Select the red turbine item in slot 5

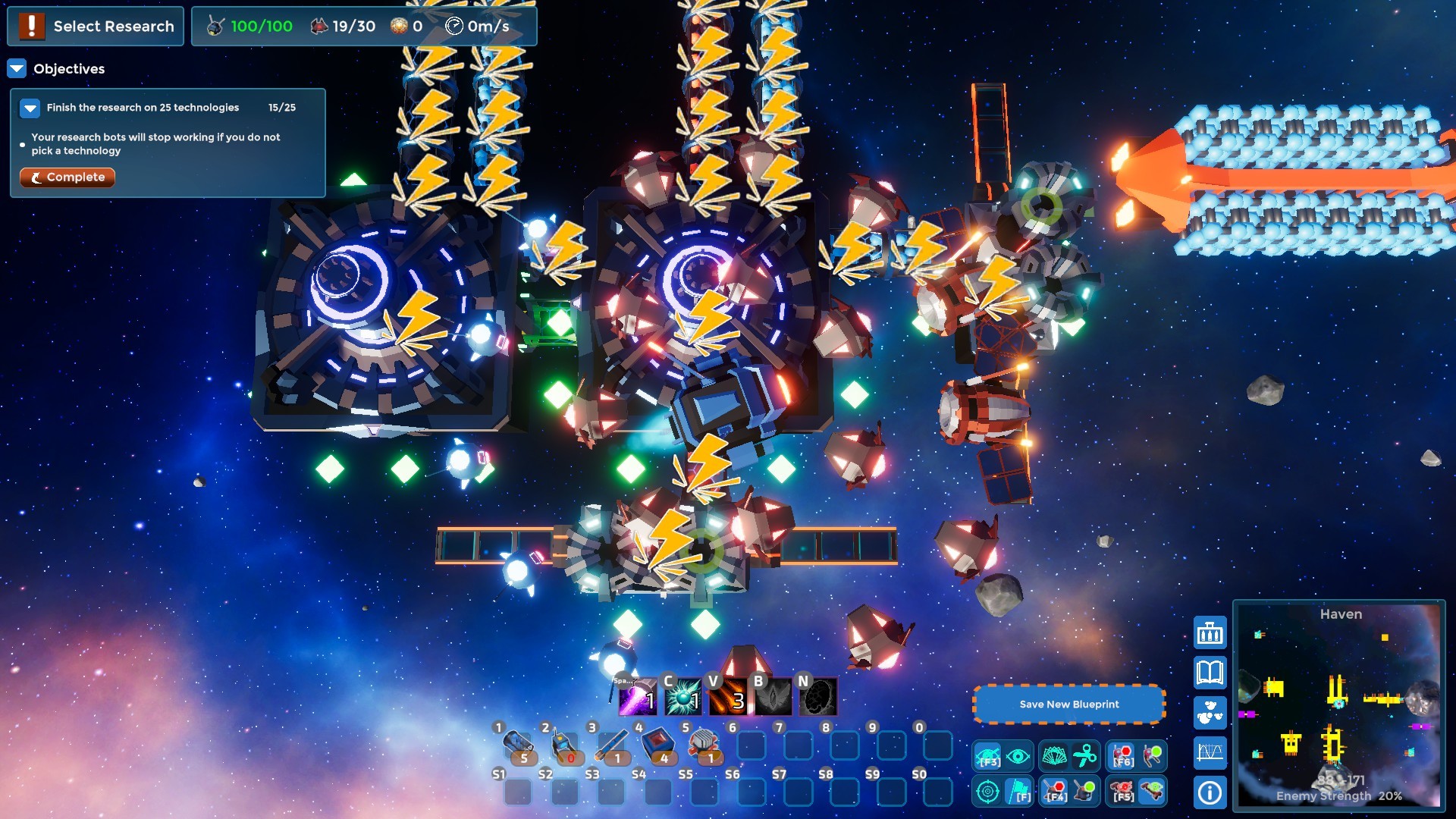click(x=704, y=744)
